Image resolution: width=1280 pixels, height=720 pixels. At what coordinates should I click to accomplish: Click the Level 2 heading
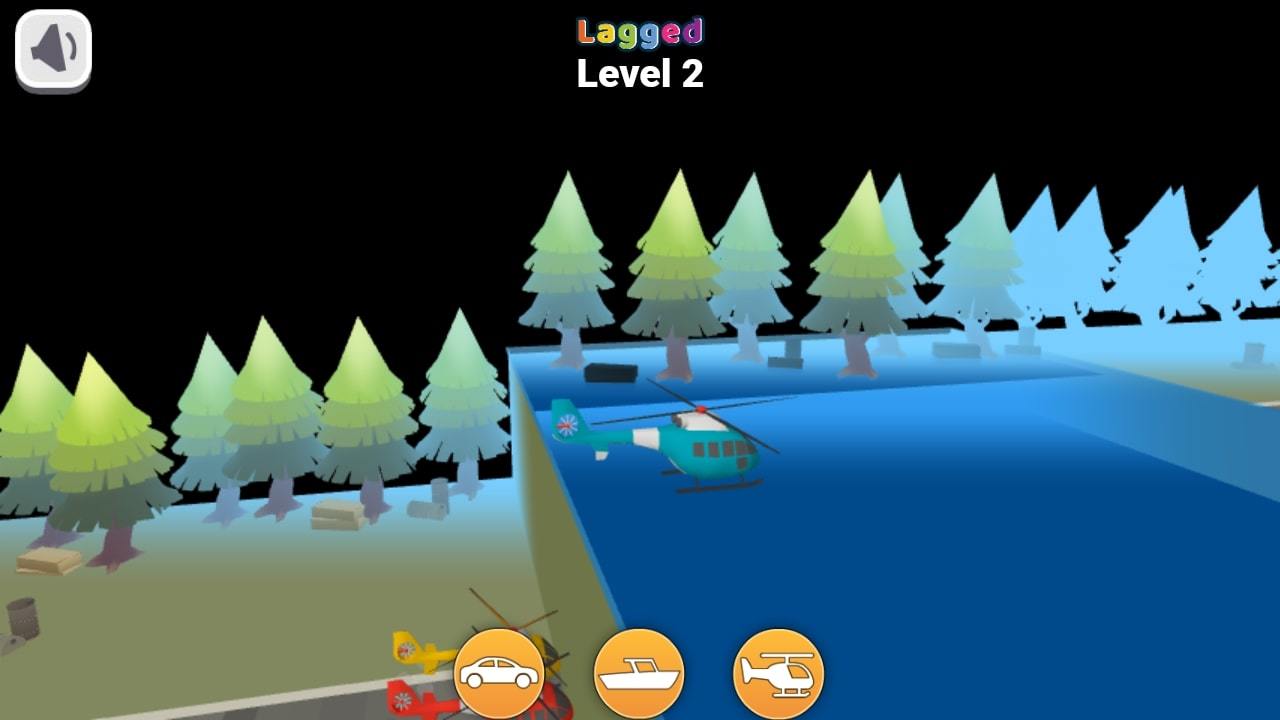(640, 73)
